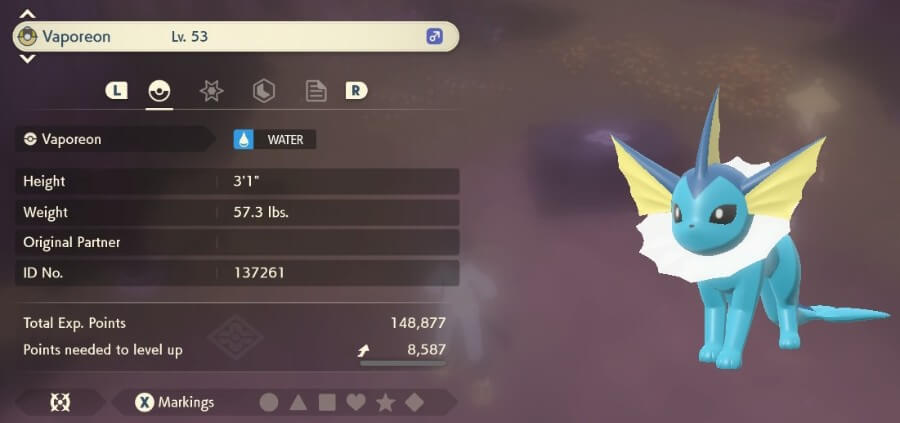Toggle the heart marking
Viewport: 900px width, 423px height.
(x=356, y=403)
